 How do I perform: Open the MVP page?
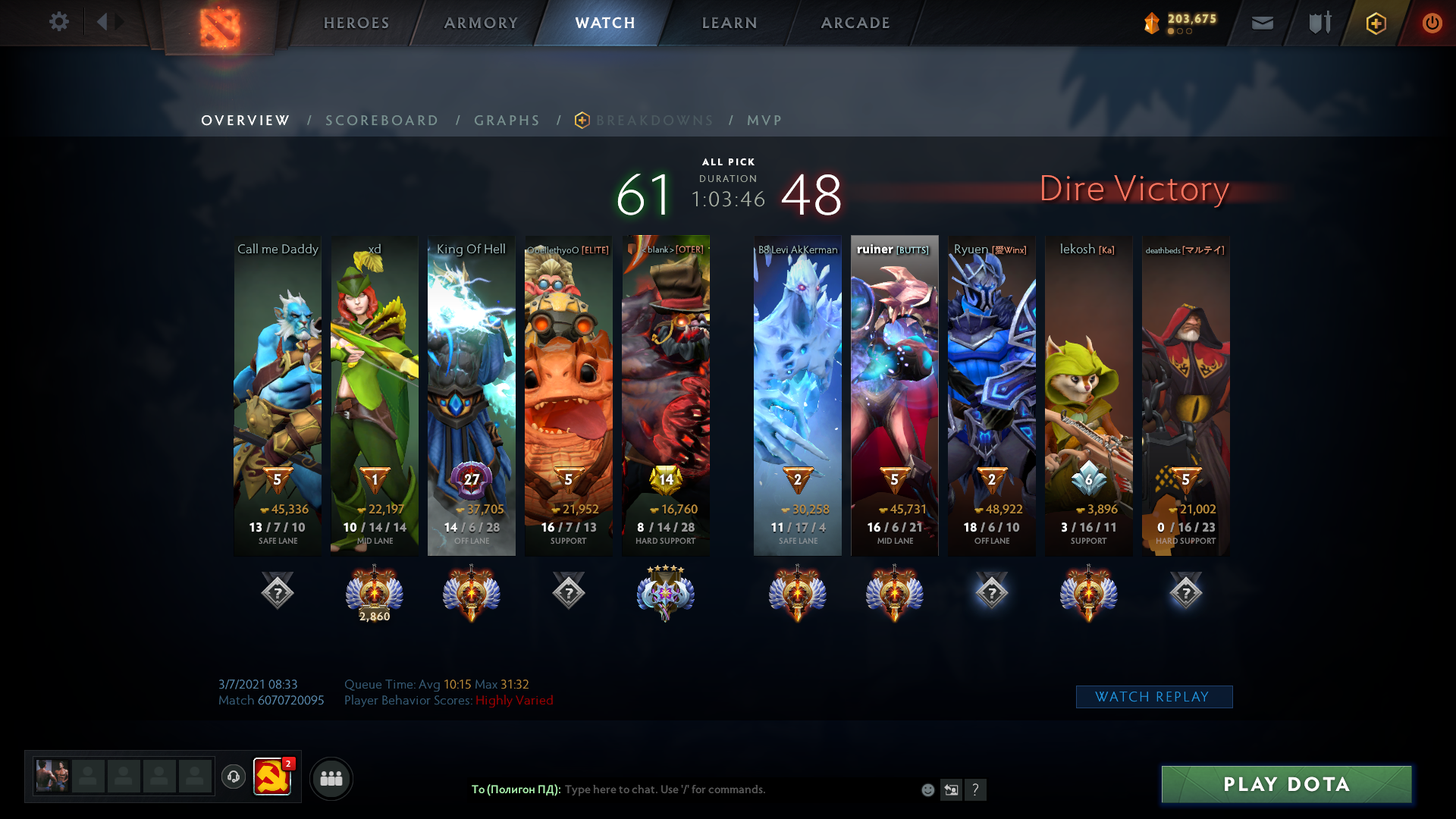764,121
